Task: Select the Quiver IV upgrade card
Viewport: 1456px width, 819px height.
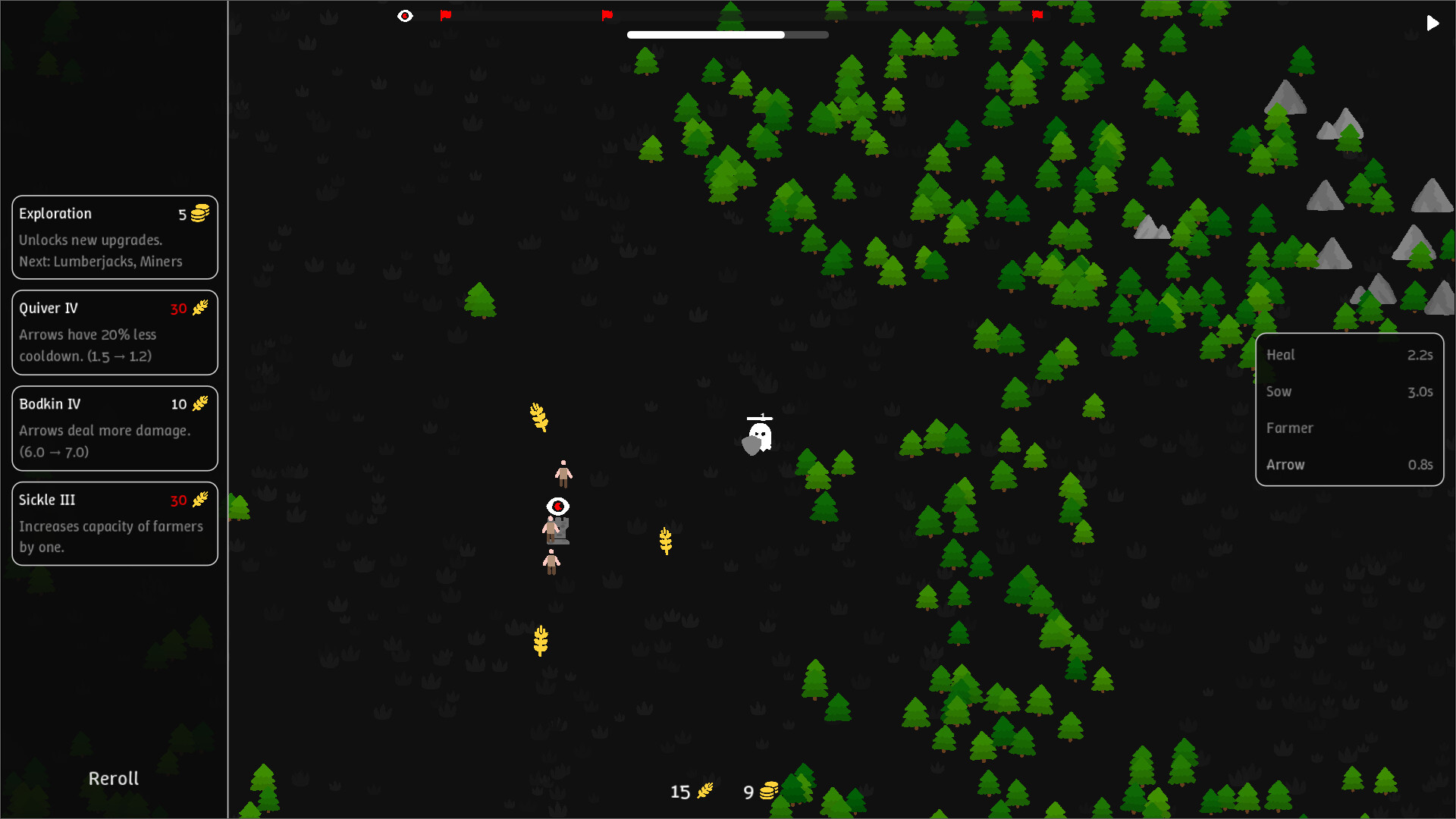Action: click(114, 332)
